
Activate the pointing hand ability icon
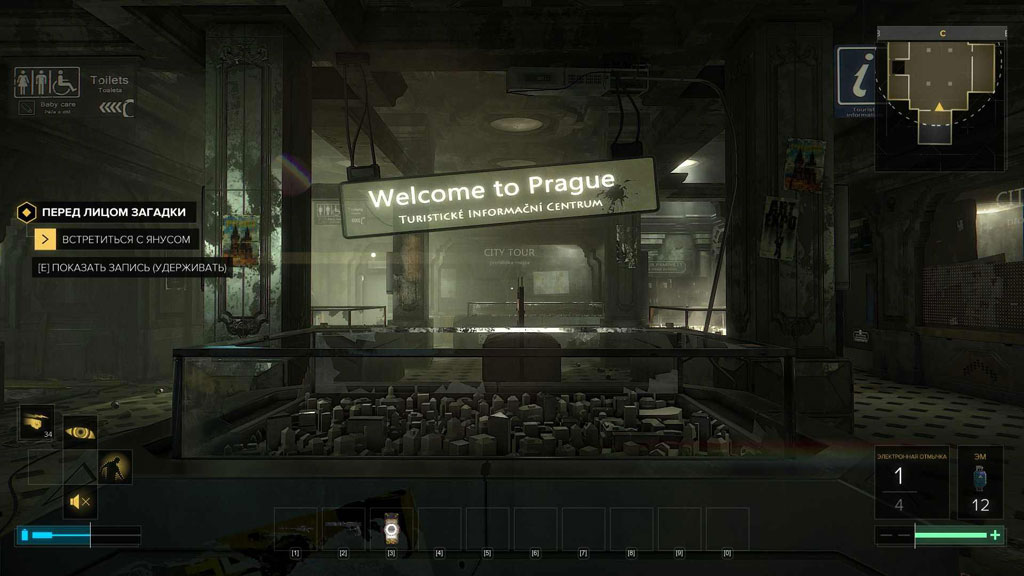point(36,423)
